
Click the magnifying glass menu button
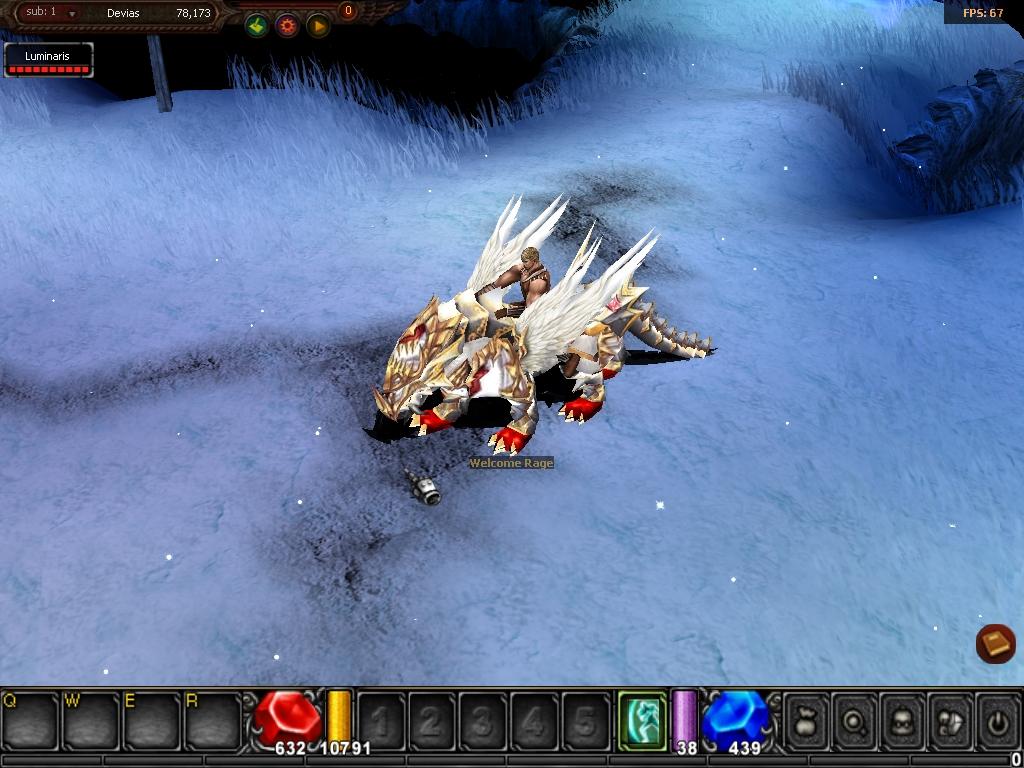(855, 720)
